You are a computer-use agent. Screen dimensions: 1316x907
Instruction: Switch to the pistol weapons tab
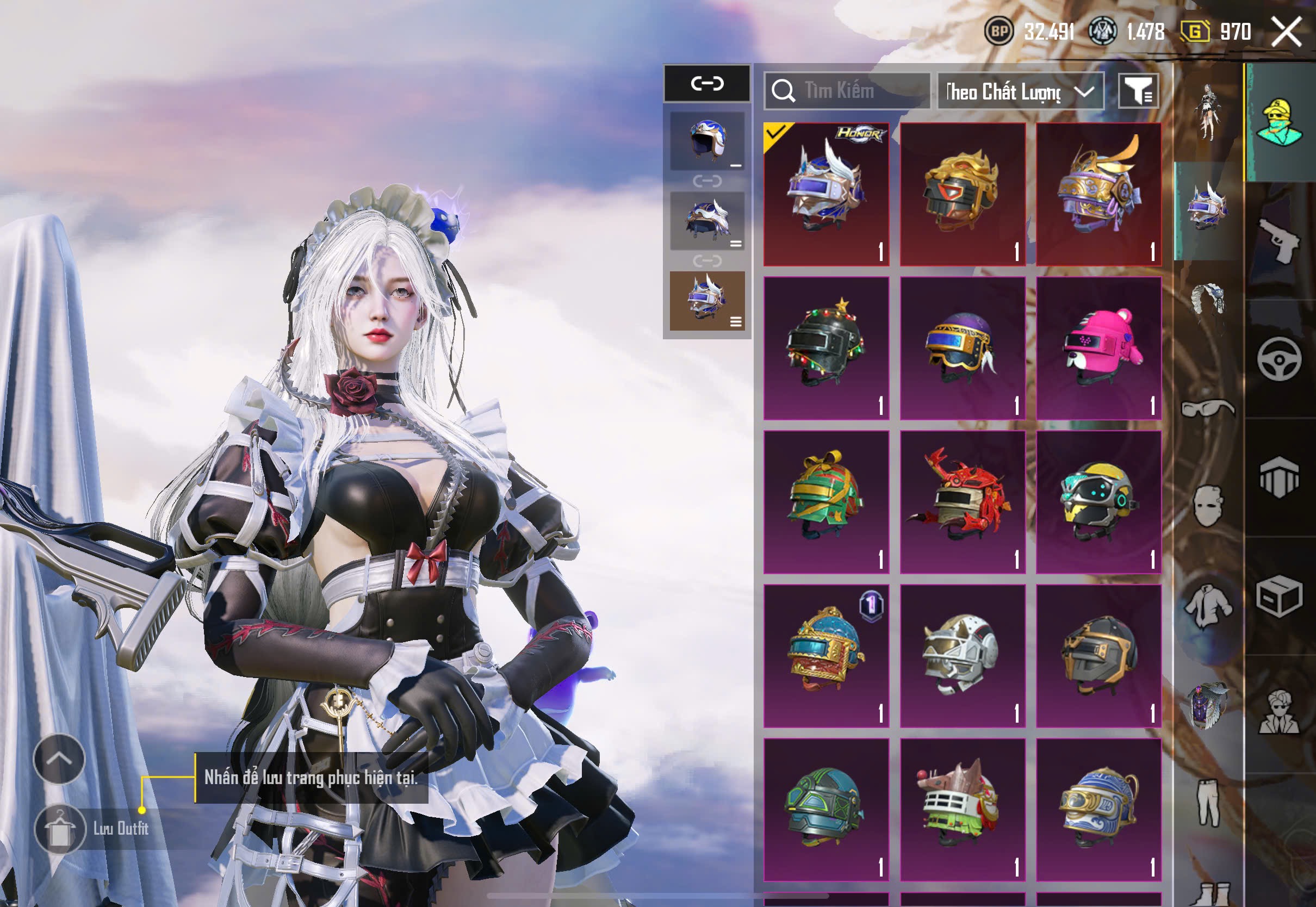1280,240
